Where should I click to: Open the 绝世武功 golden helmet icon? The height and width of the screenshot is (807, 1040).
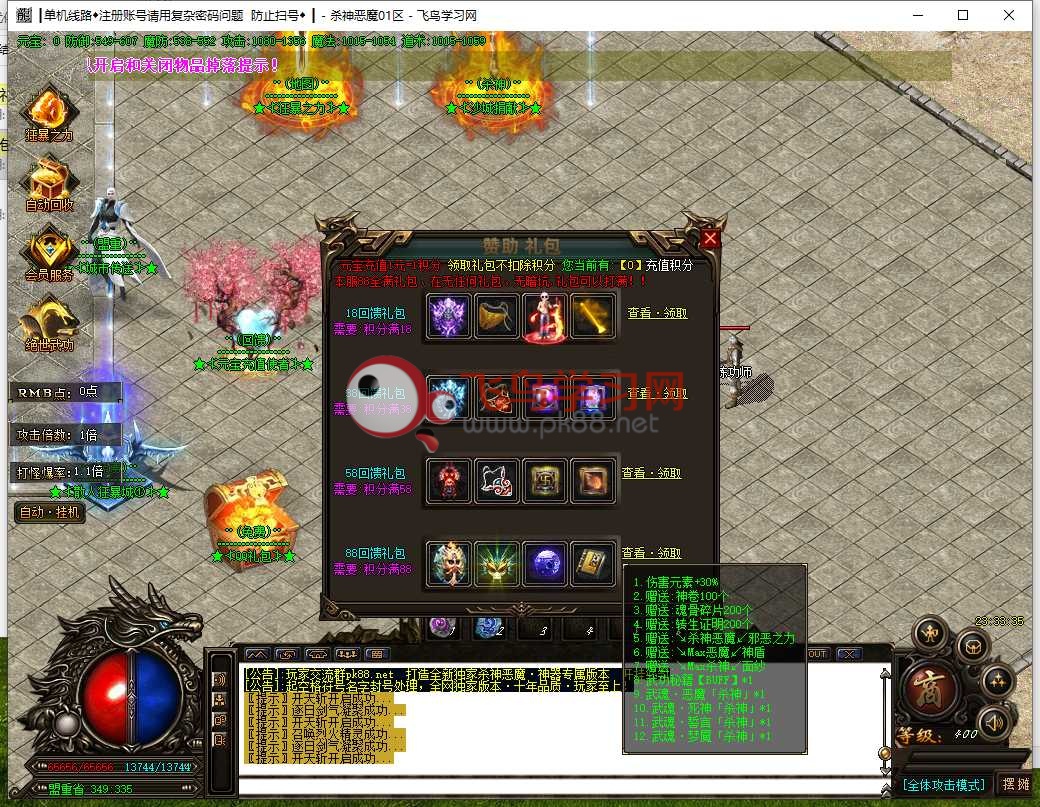[48, 322]
